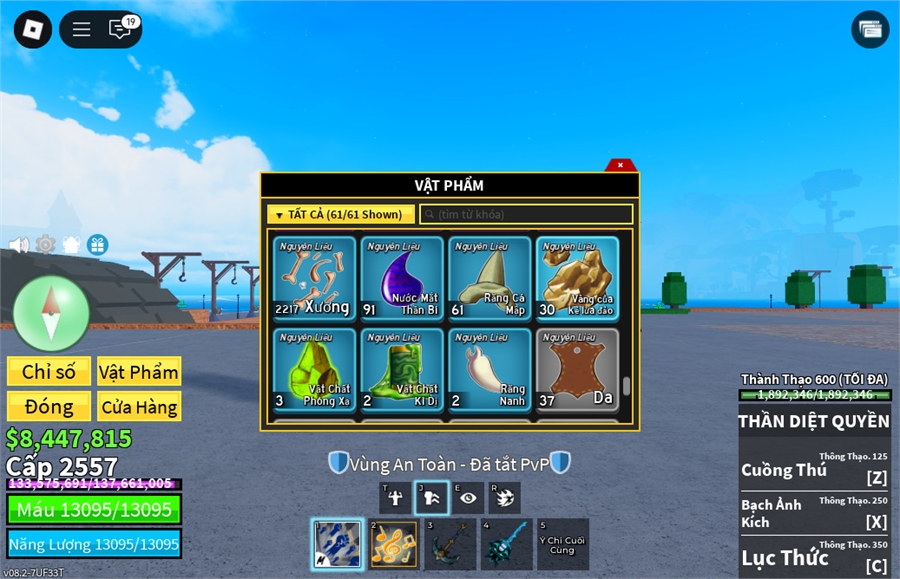
Task: Click the yellow Vật Phẩm button
Action: [139, 372]
